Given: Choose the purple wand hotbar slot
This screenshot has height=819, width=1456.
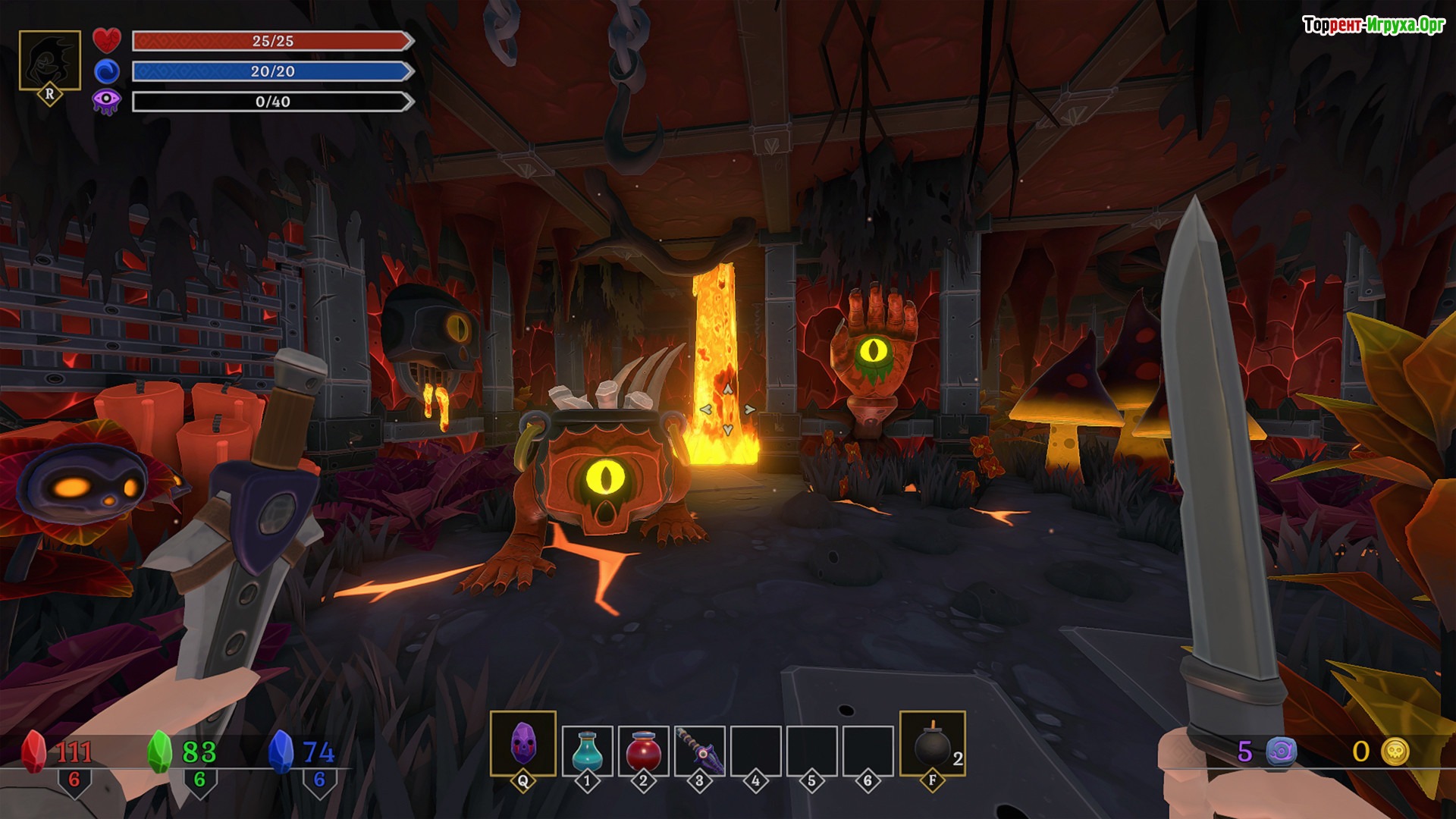Looking at the screenshot, I should pyautogui.click(x=699, y=751).
